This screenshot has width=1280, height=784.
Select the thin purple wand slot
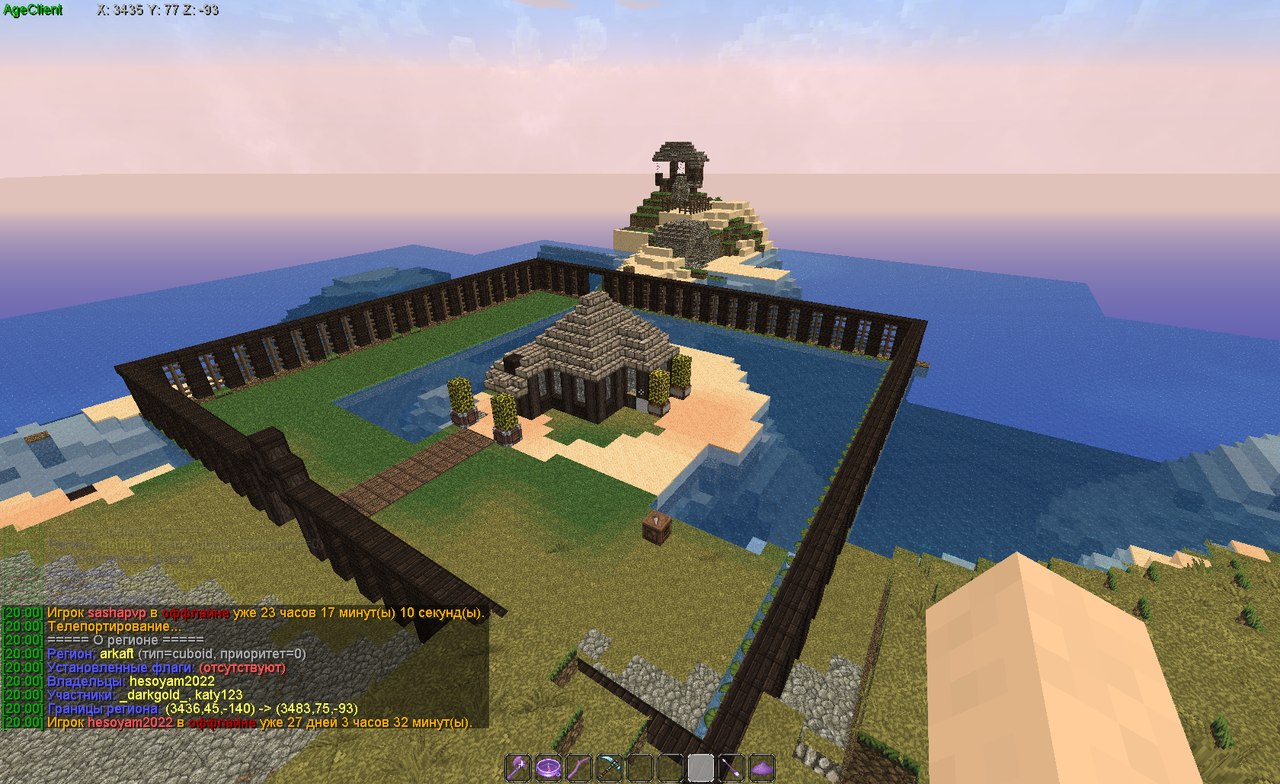[731, 767]
